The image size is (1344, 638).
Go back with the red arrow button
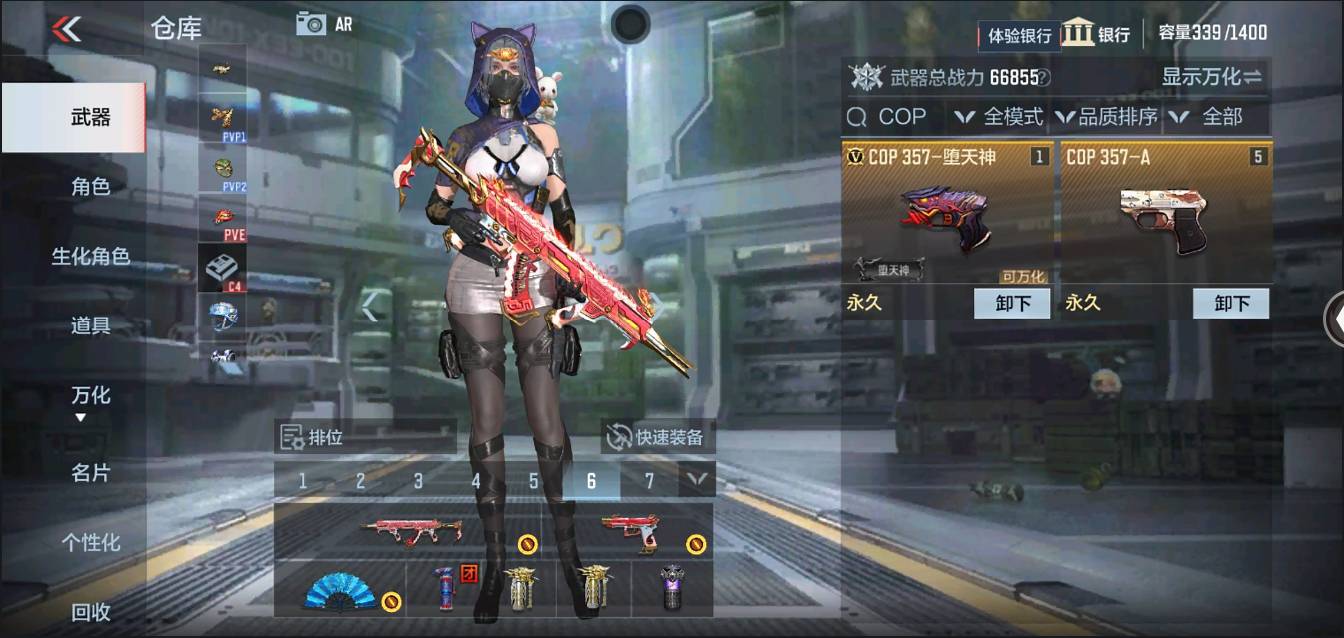(66, 29)
